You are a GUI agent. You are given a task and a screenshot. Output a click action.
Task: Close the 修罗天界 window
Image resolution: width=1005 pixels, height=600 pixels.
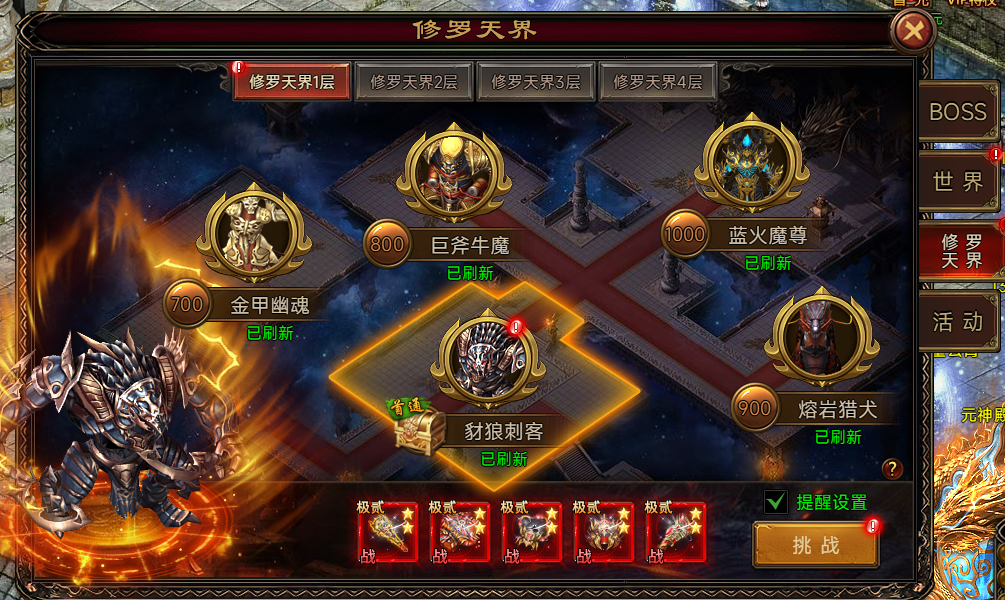coord(912,31)
